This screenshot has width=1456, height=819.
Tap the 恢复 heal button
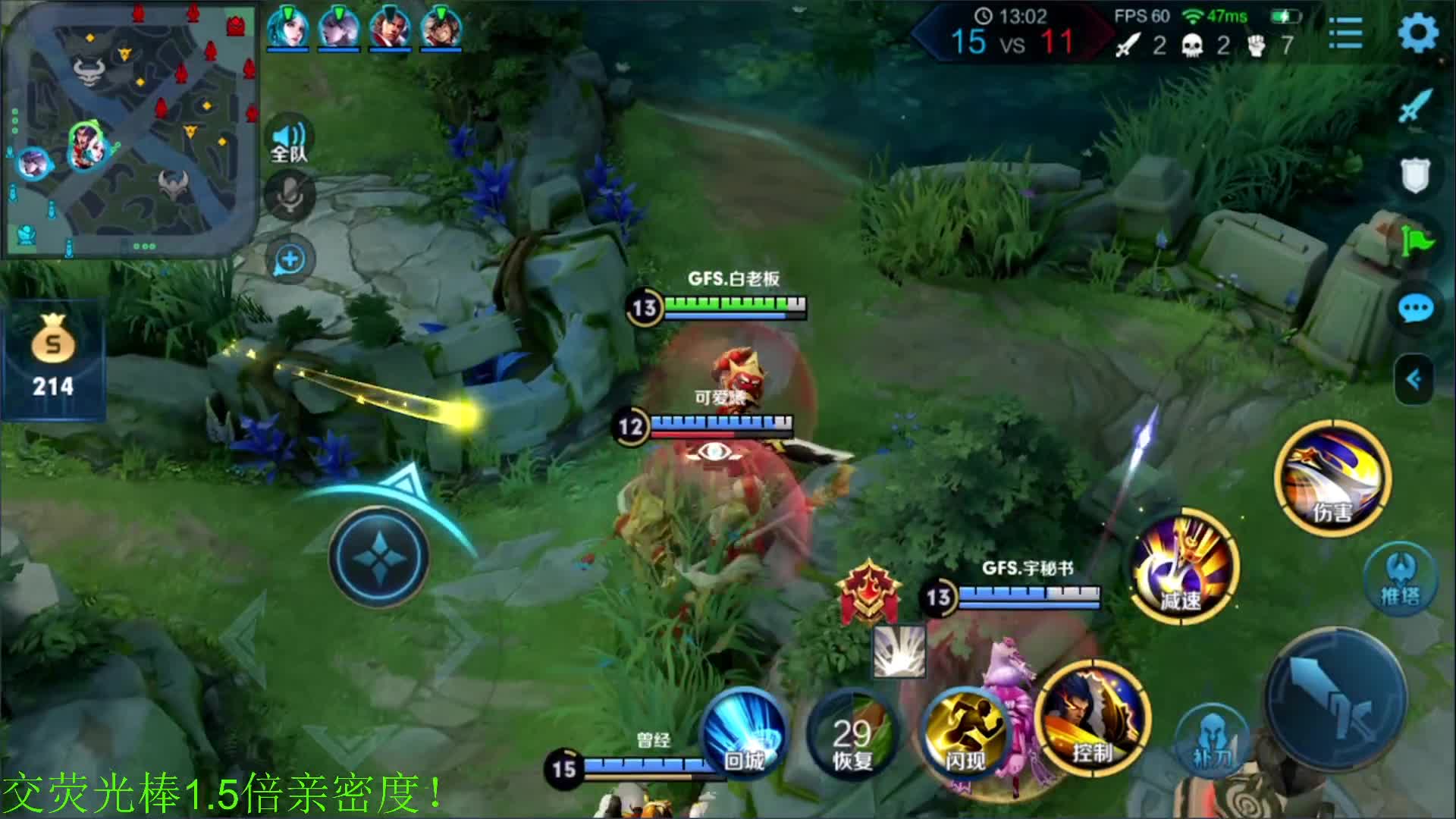pos(852,733)
